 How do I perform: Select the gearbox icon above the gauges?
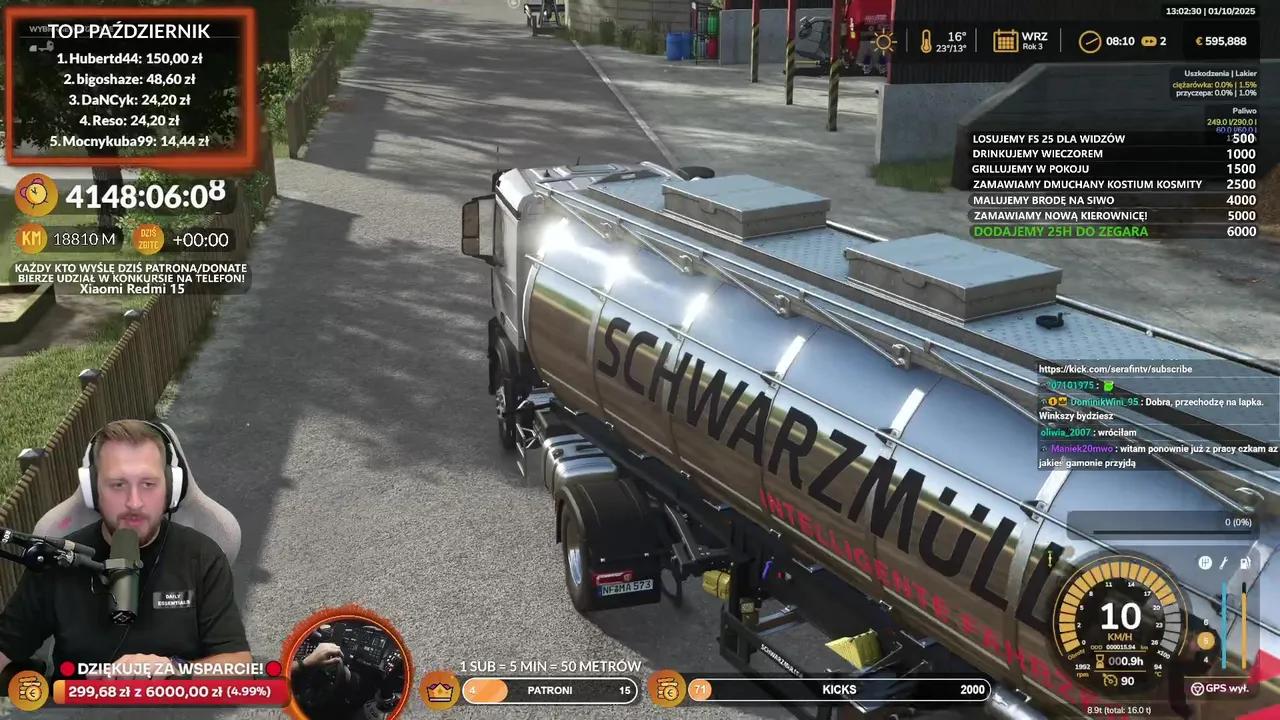[x=1205, y=563]
